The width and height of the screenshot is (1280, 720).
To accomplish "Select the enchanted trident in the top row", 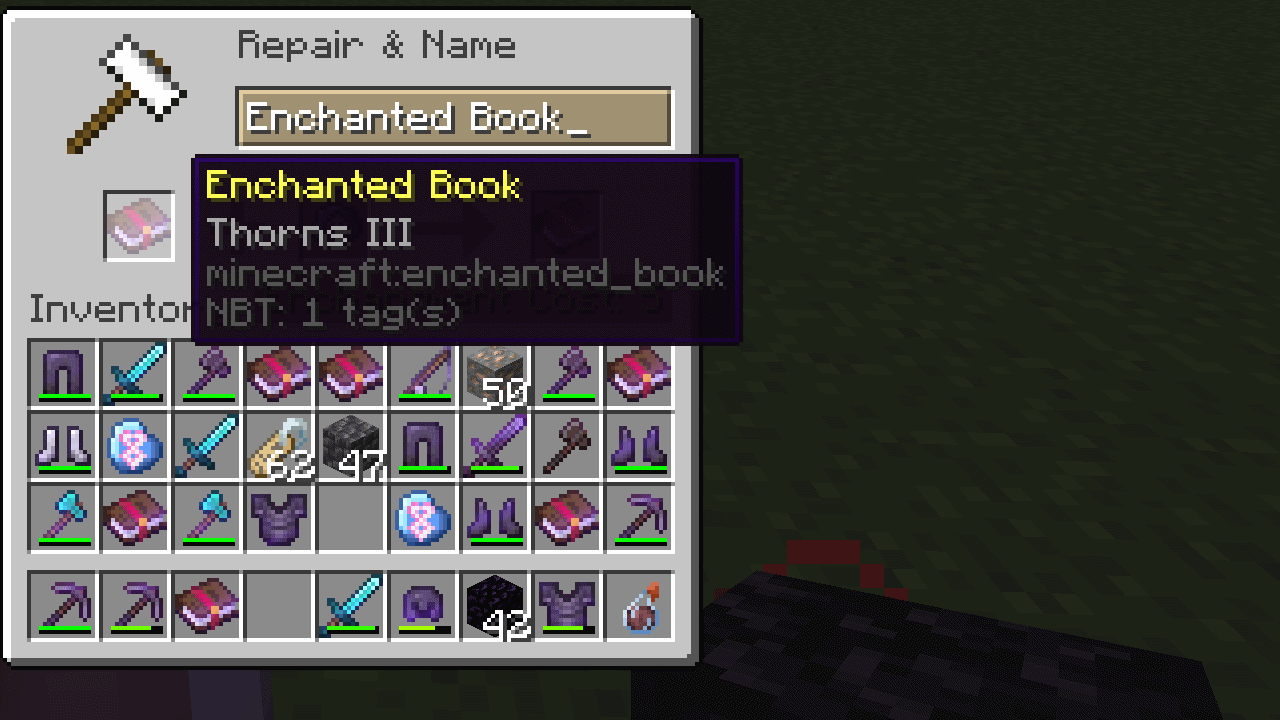I will pyautogui.click(x=422, y=375).
